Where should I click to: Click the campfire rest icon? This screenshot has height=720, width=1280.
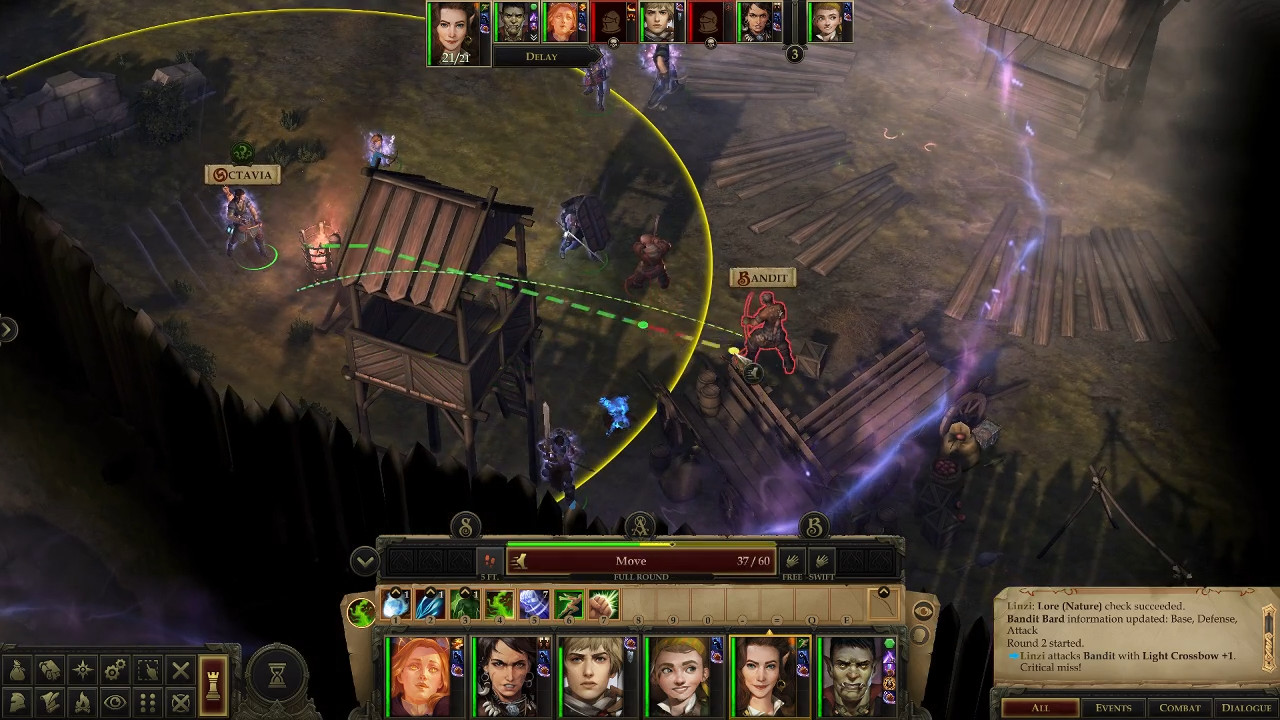[x=83, y=702]
